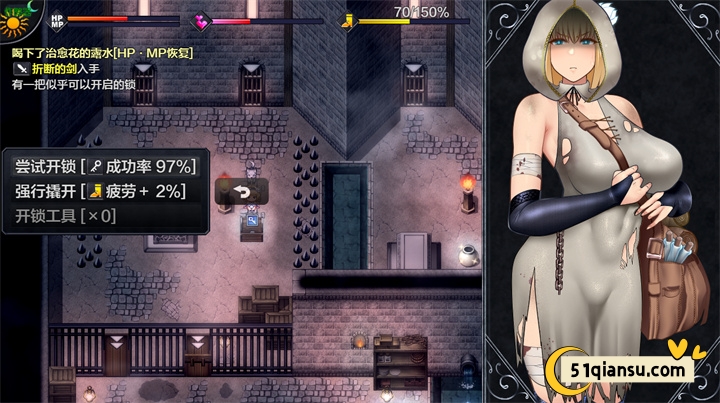
Task: Select 强行撬开 force-open option
Action: coord(105,191)
